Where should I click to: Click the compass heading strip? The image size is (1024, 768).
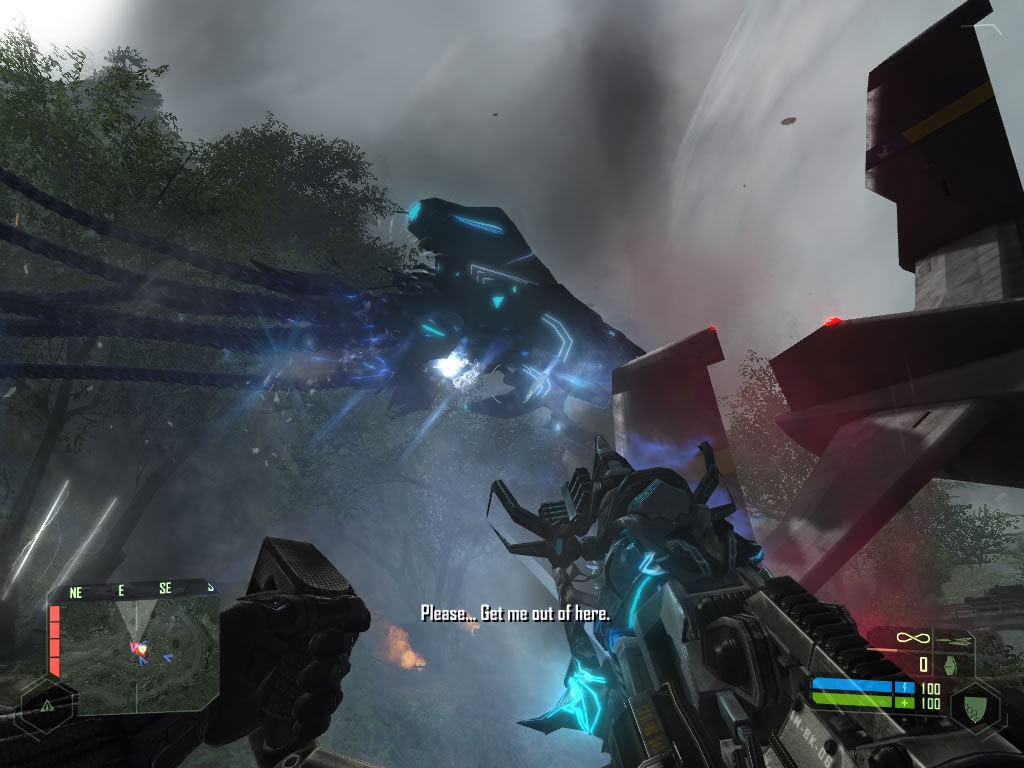point(140,590)
